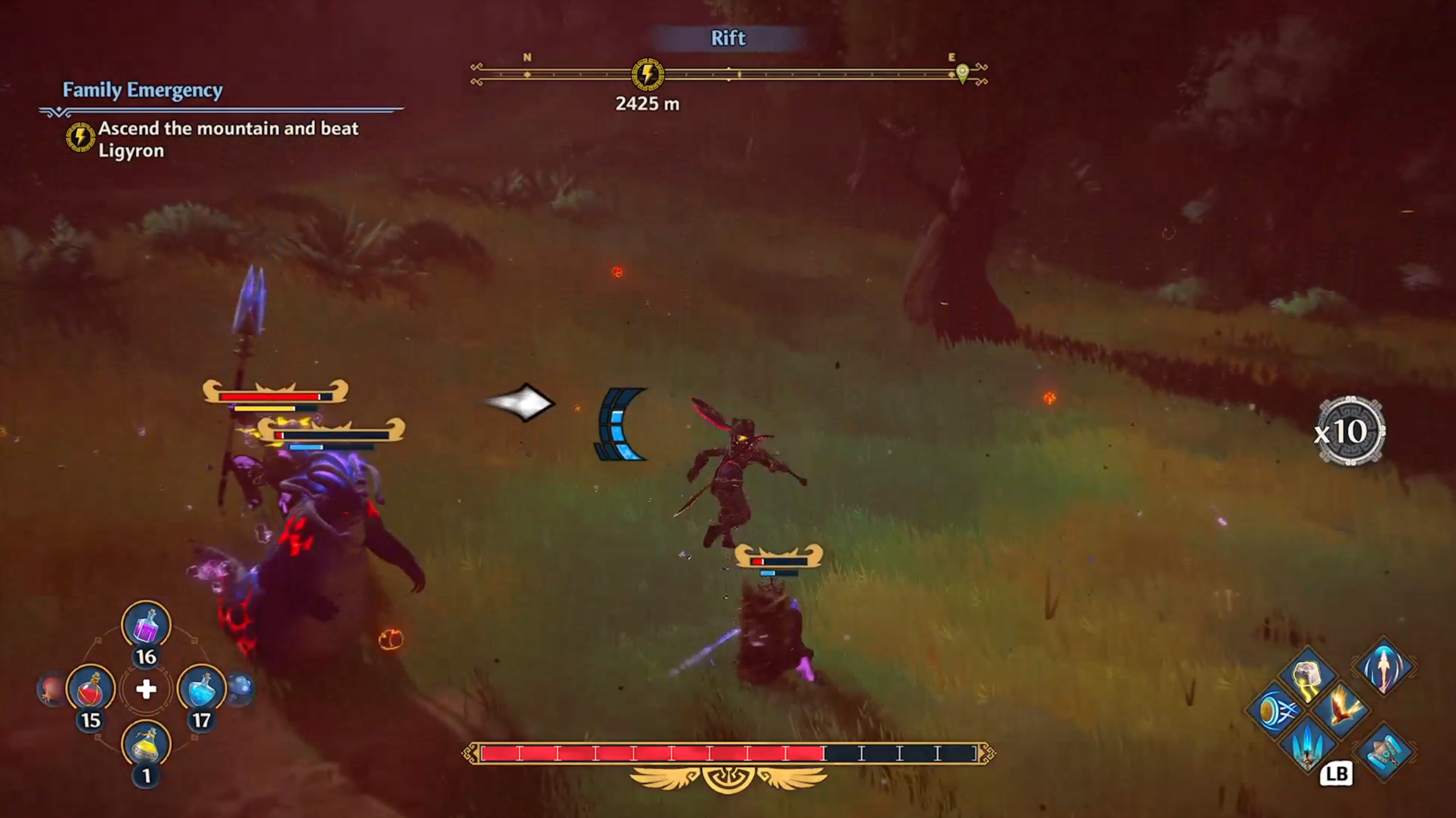Viewport: 1456px width, 818px height.
Task: Open the Family Emergency quest header
Action: (143, 90)
